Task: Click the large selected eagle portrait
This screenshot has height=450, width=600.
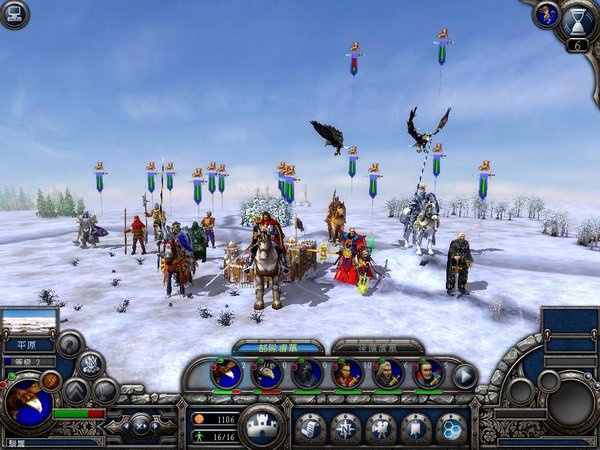Action: 28,401
